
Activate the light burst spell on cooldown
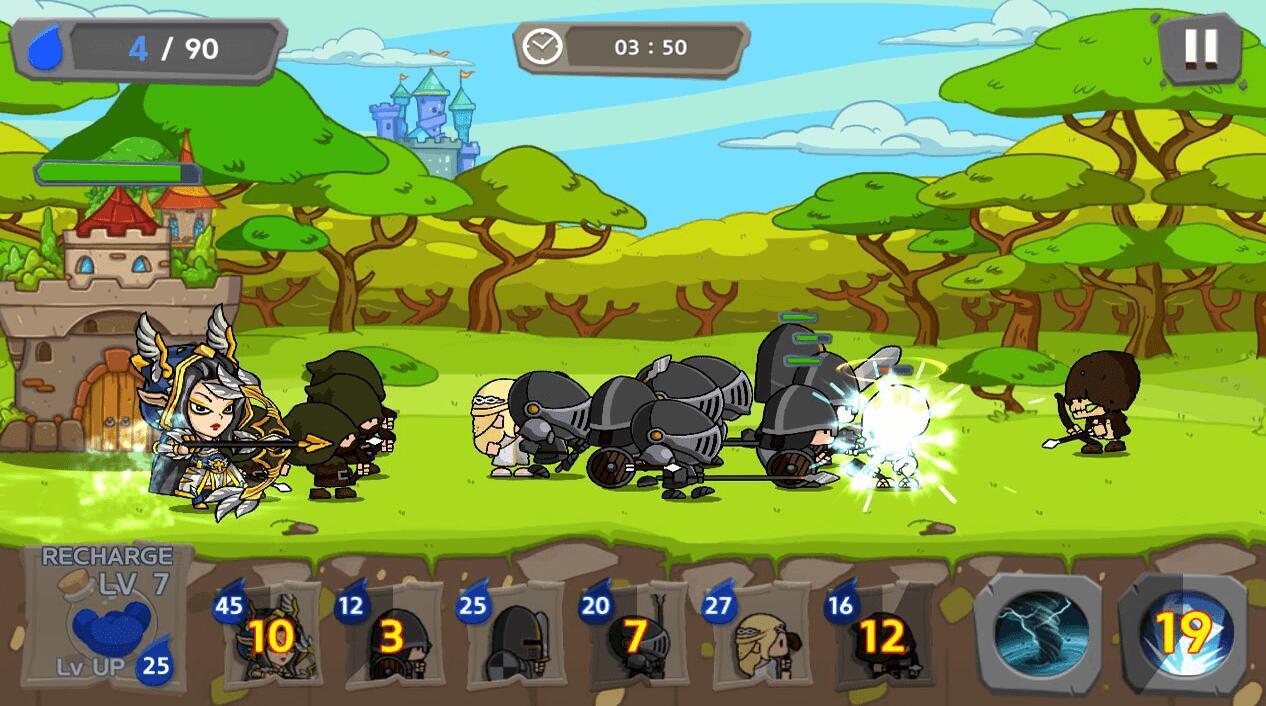[x=1184, y=632]
